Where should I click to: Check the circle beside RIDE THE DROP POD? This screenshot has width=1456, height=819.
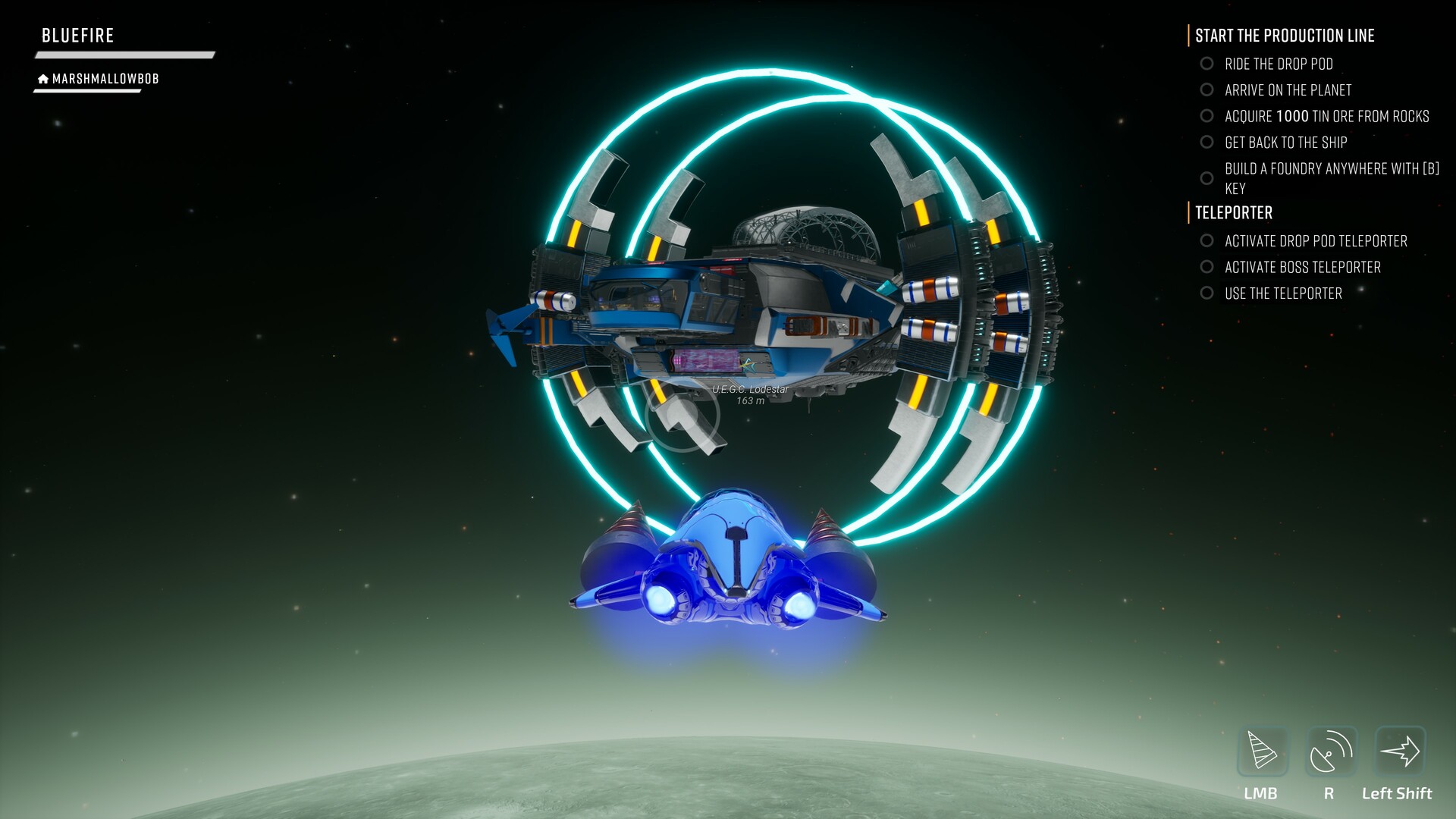pyautogui.click(x=1207, y=64)
